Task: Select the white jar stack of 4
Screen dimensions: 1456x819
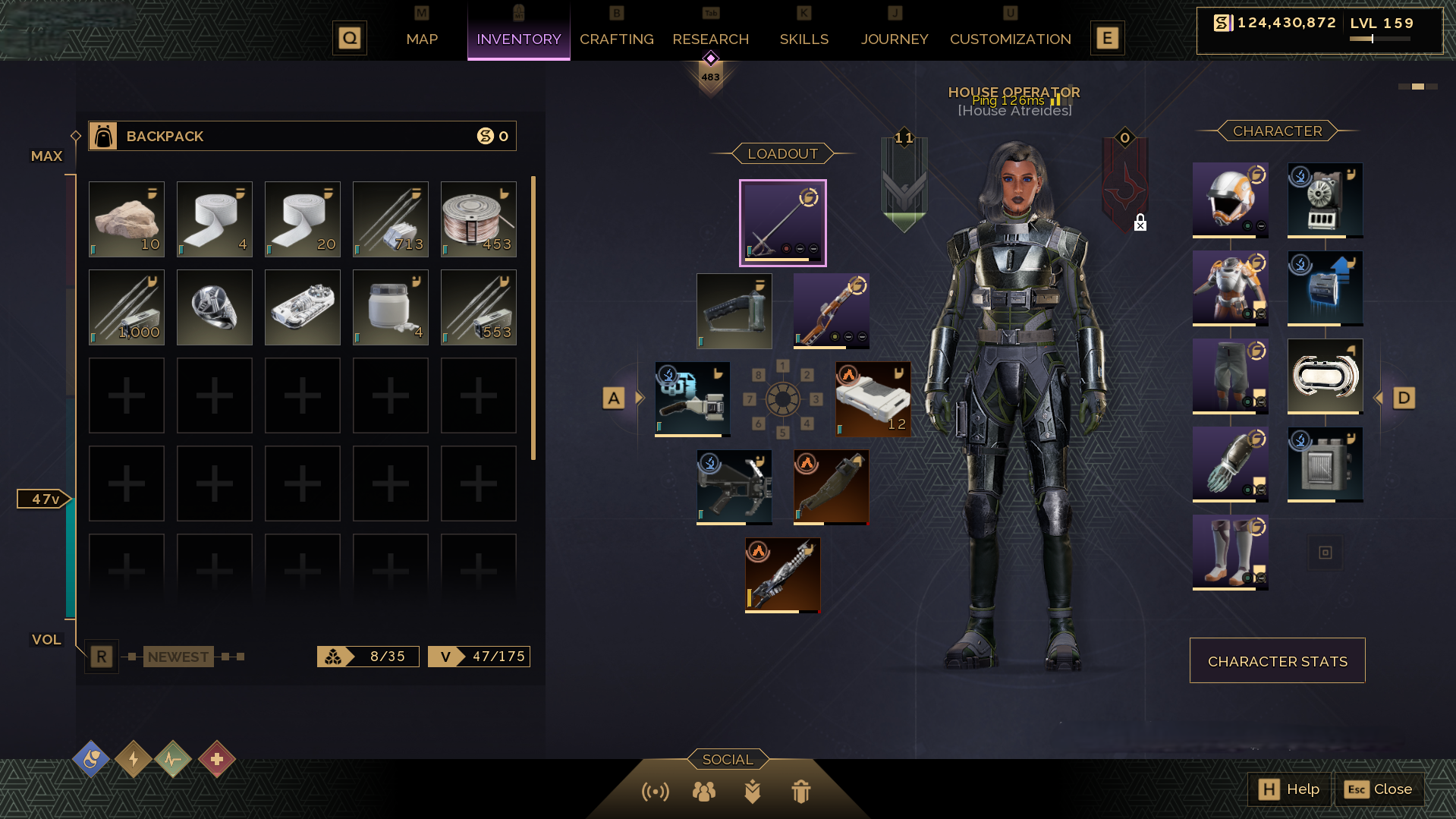Action: pos(391,307)
